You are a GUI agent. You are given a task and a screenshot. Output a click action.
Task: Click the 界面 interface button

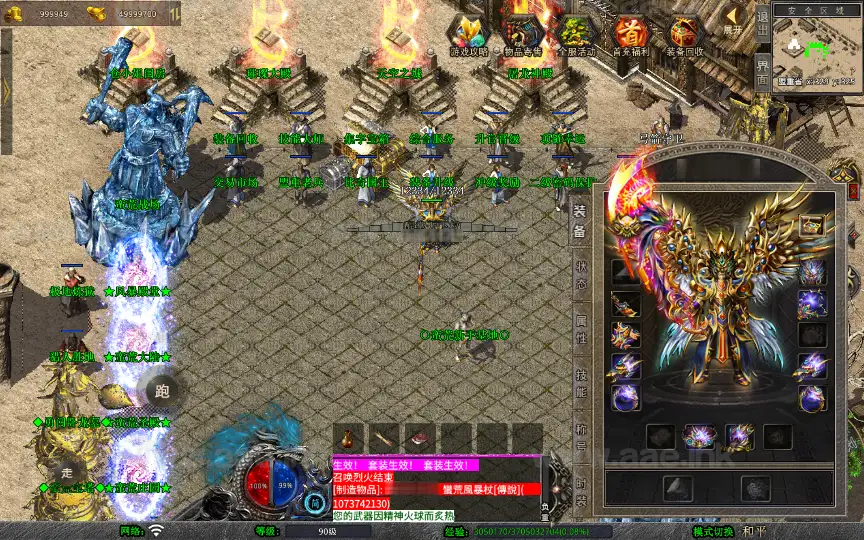pos(762,75)
